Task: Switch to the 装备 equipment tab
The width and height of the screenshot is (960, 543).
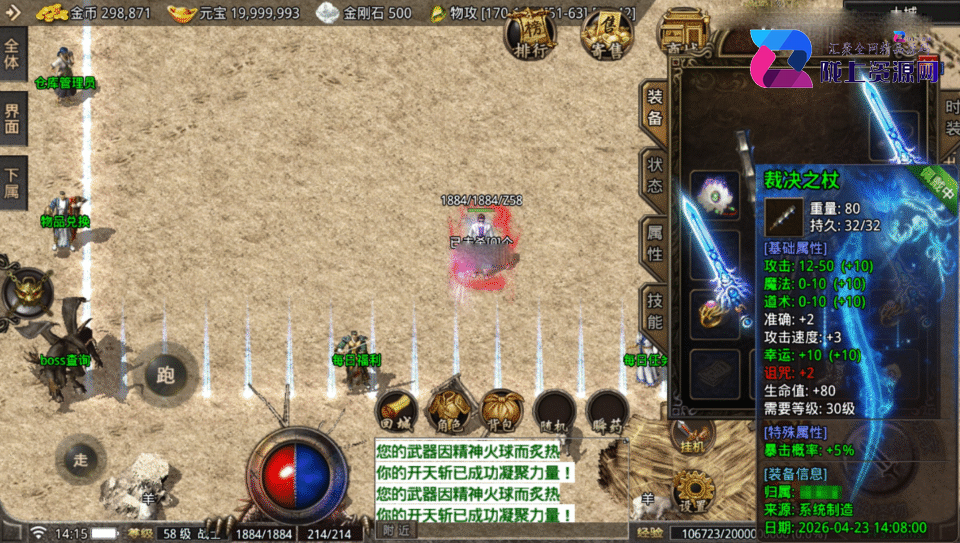Action: coord(654,107)
